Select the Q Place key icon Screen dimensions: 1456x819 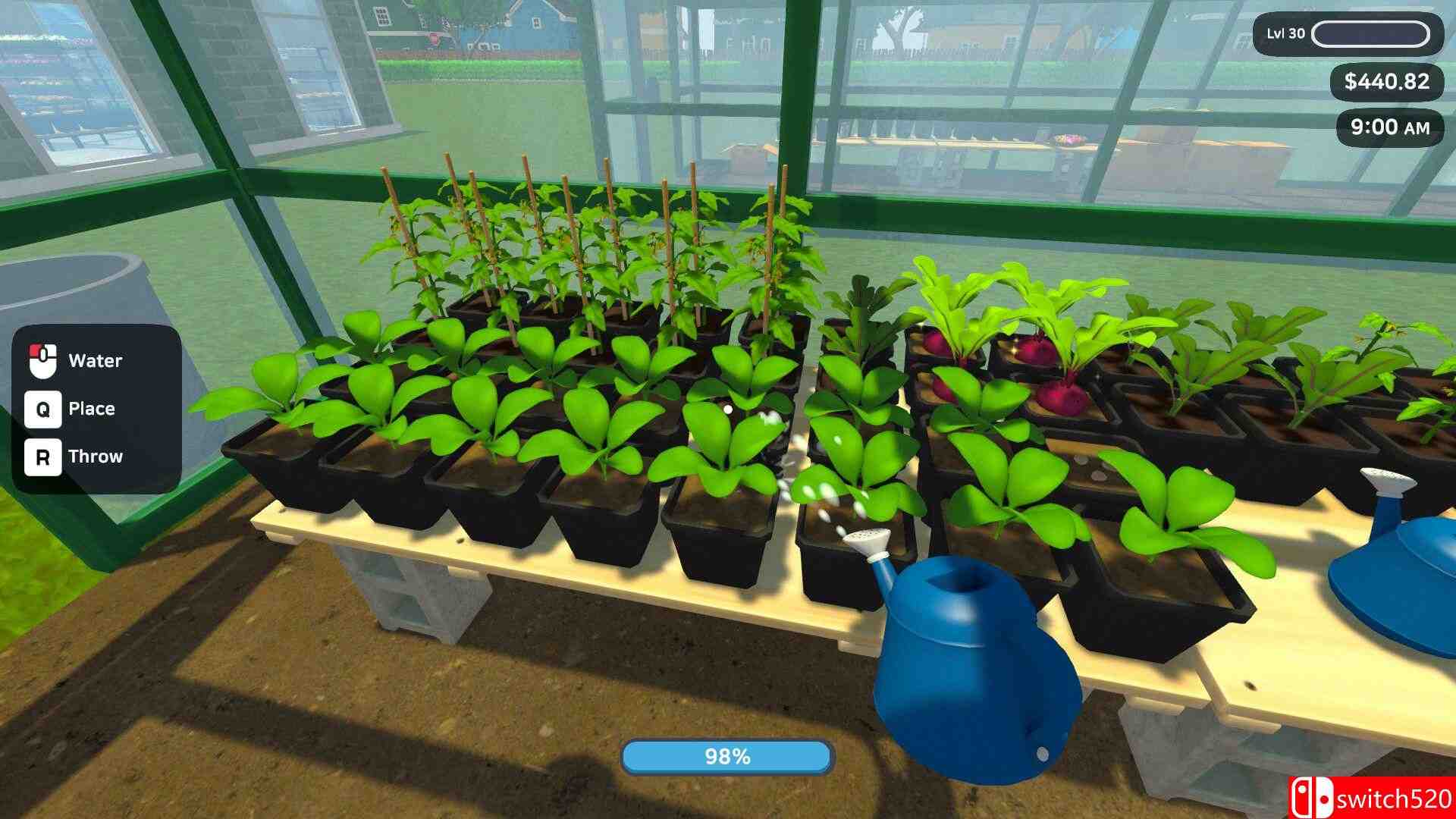tap(45, 409)
